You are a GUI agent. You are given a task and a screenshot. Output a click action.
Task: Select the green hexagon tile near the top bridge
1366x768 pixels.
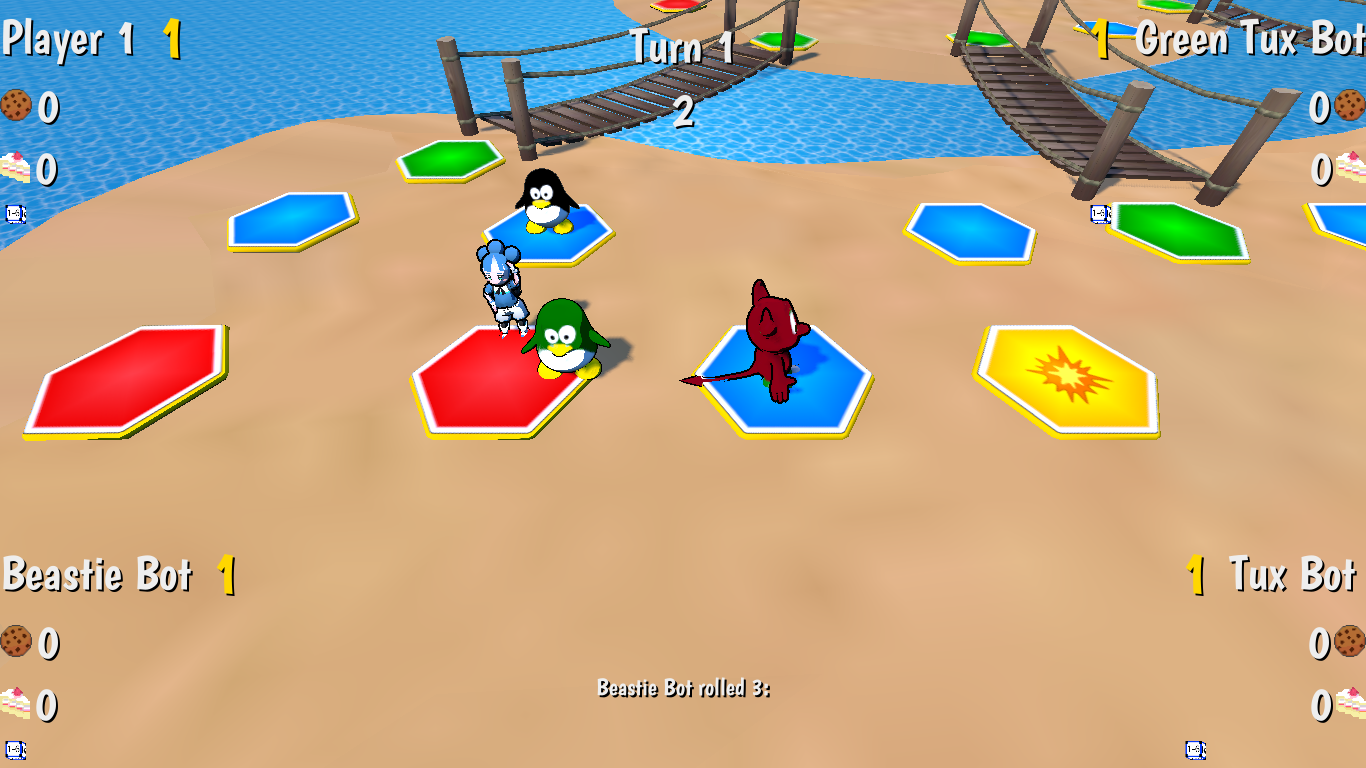tap(452, 160)
